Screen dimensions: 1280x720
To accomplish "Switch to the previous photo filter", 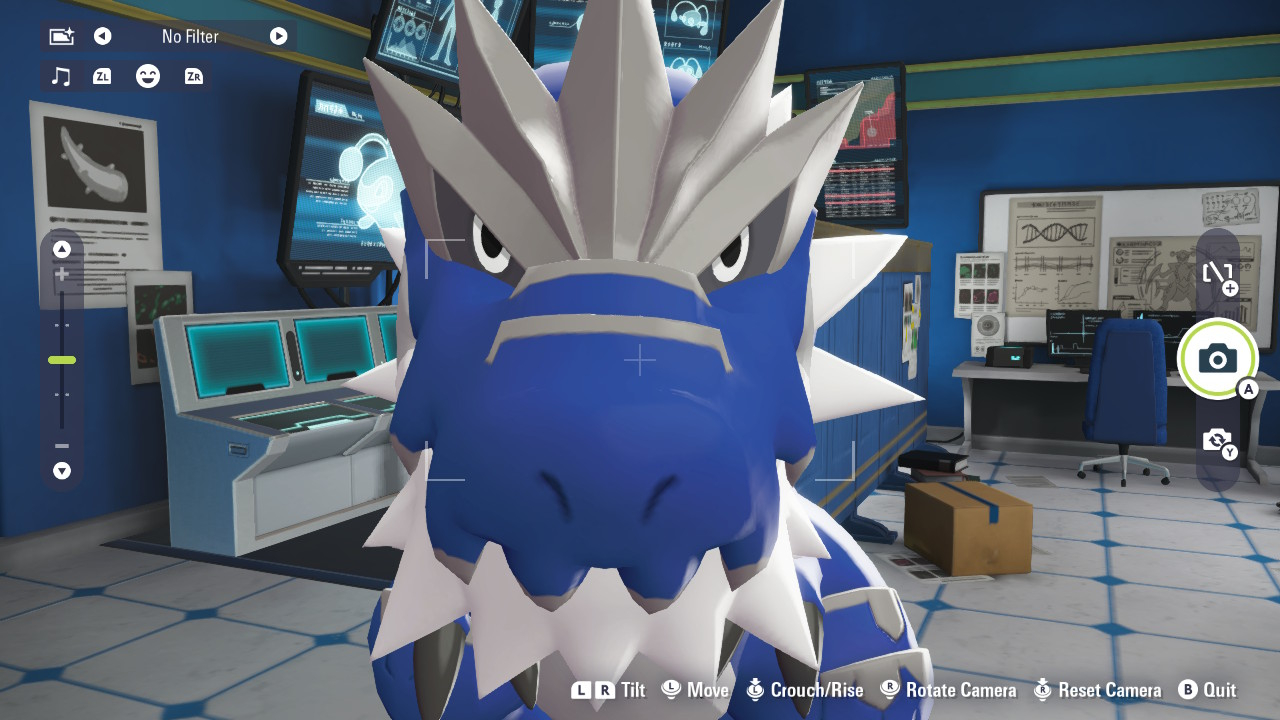I will point(102,37).
